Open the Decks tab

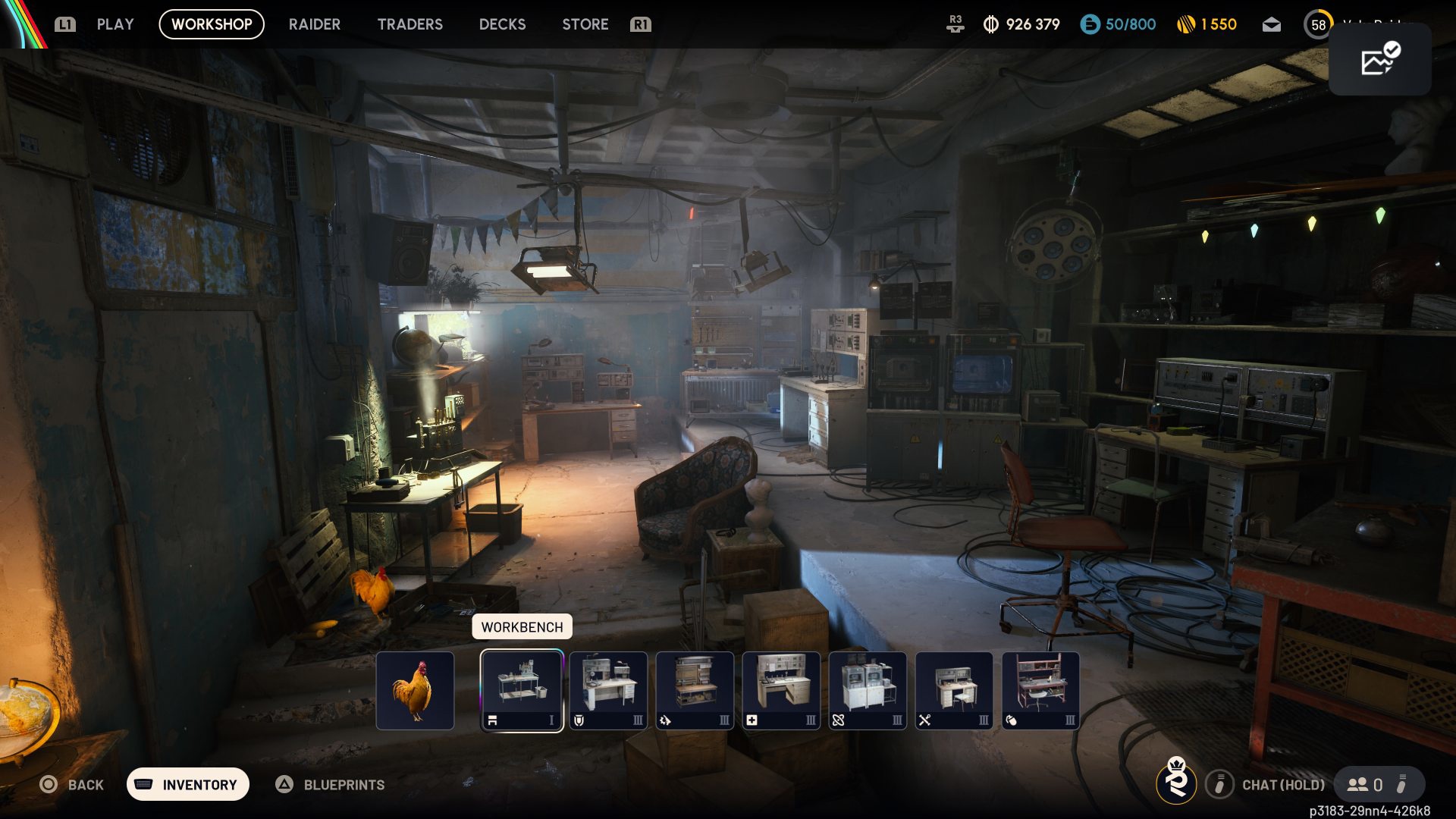[502, 24]
